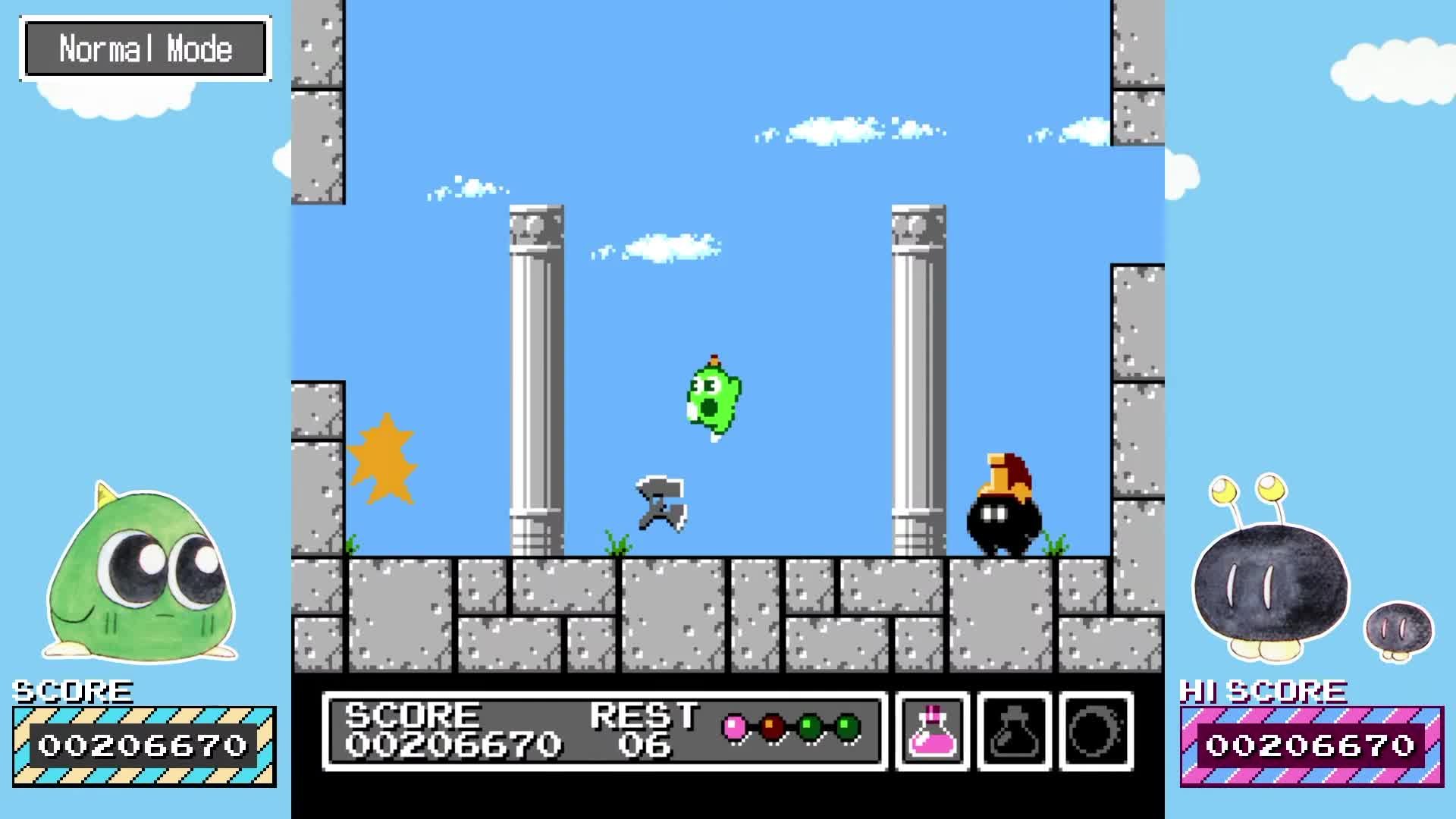Select the pink potion item slot

[x=933, y=731]
